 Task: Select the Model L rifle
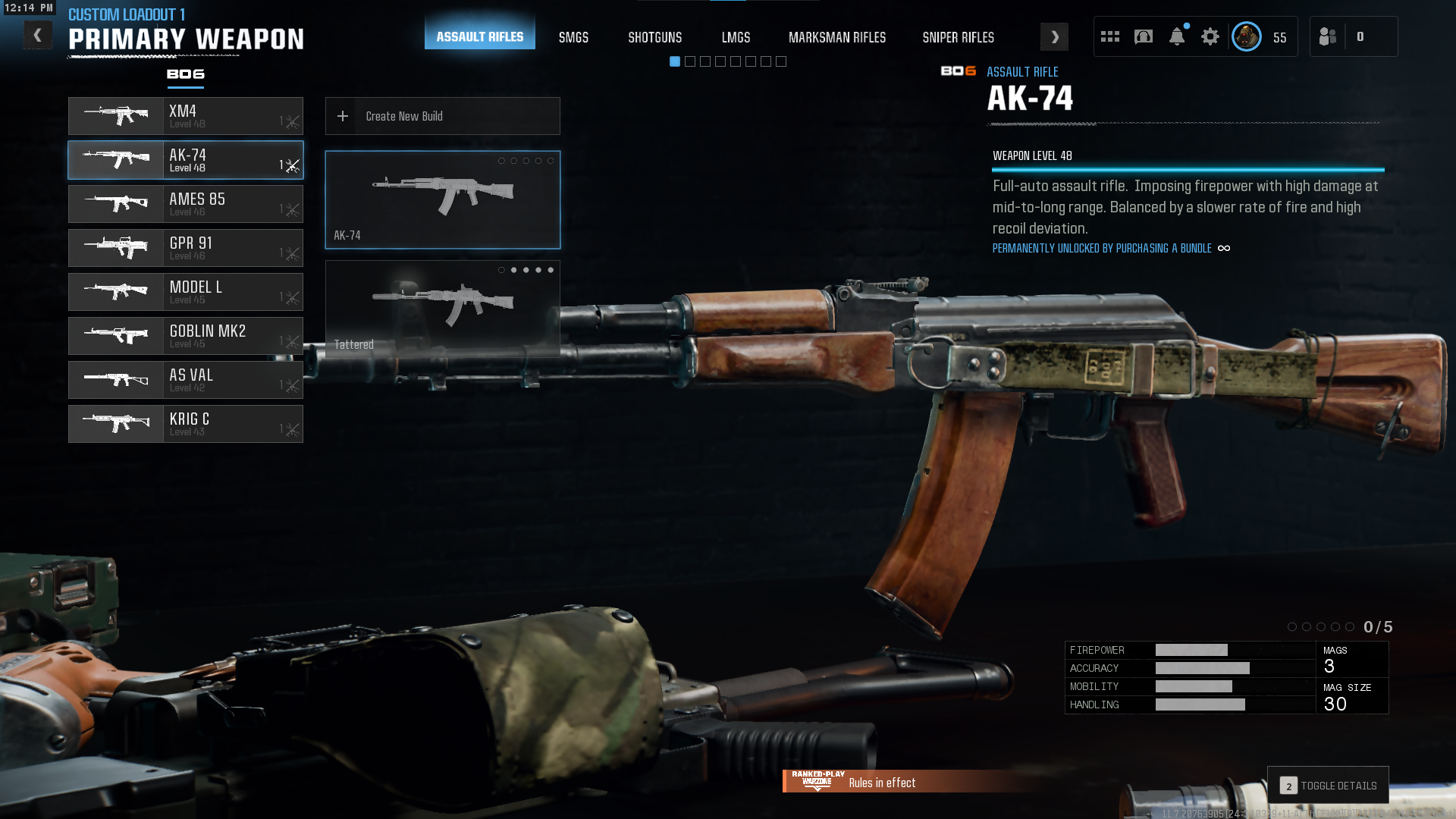pyautogui.click(x=186, y=292)
